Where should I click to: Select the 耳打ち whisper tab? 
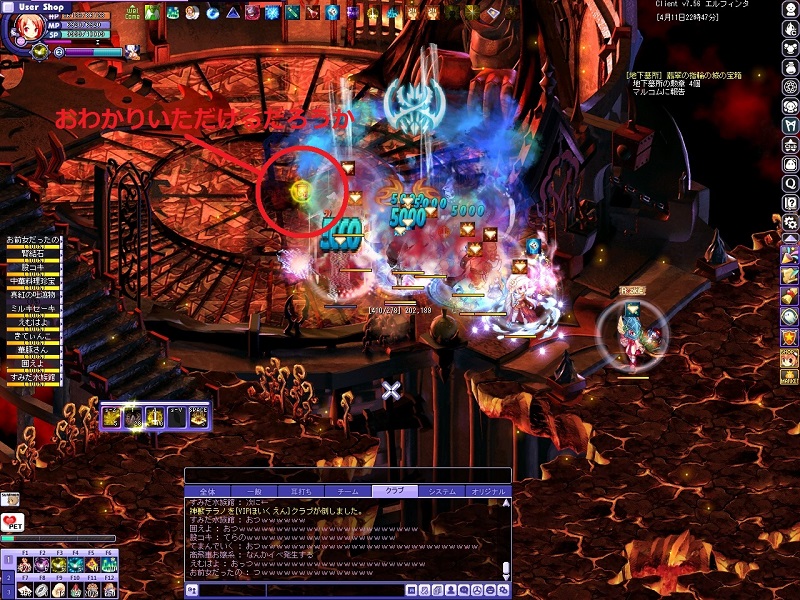coord(299,491)
